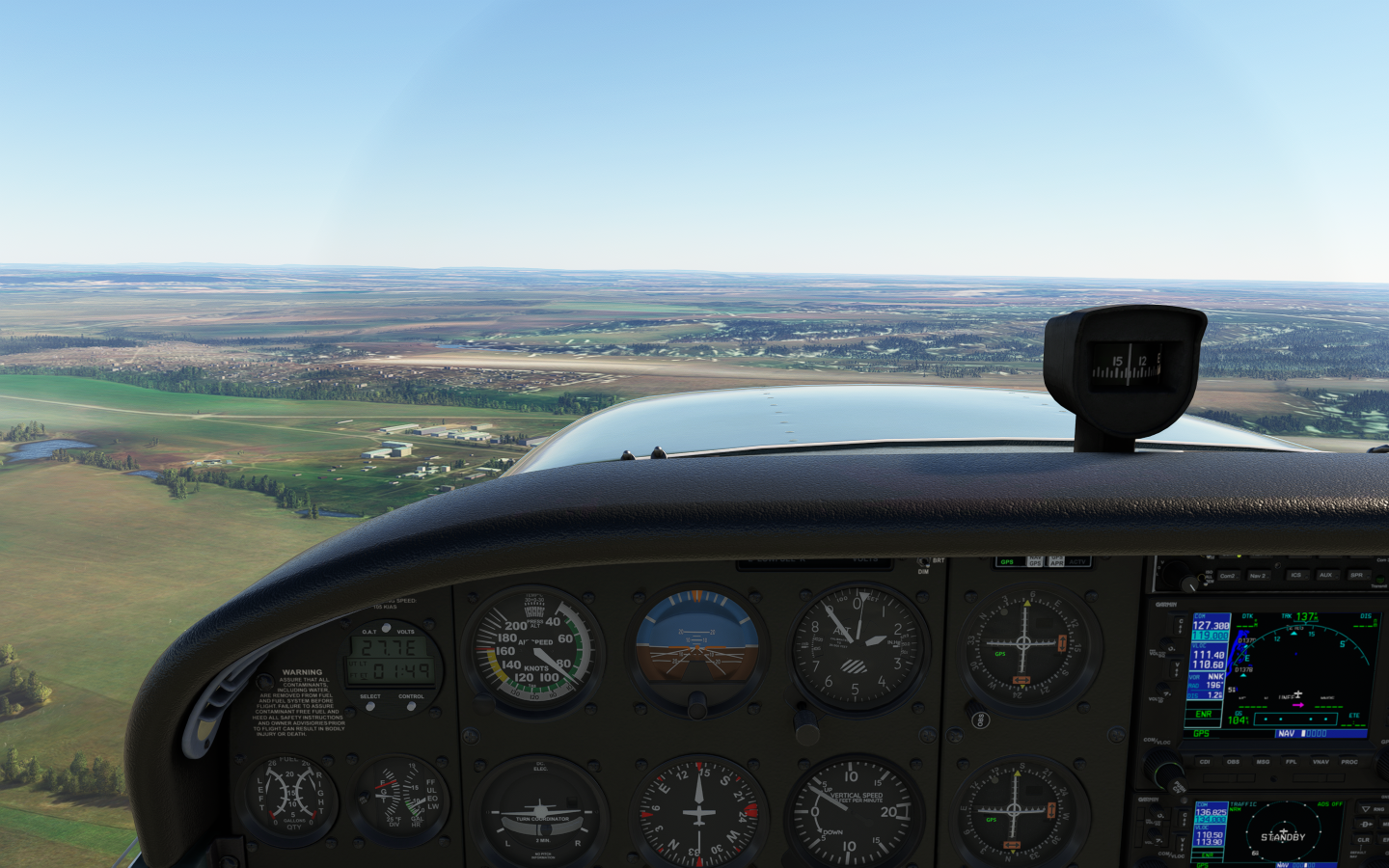The image size is (1389, 868).
Task: Push the CDI button on the Garmin GPS
Action: tap(1205, 762)
